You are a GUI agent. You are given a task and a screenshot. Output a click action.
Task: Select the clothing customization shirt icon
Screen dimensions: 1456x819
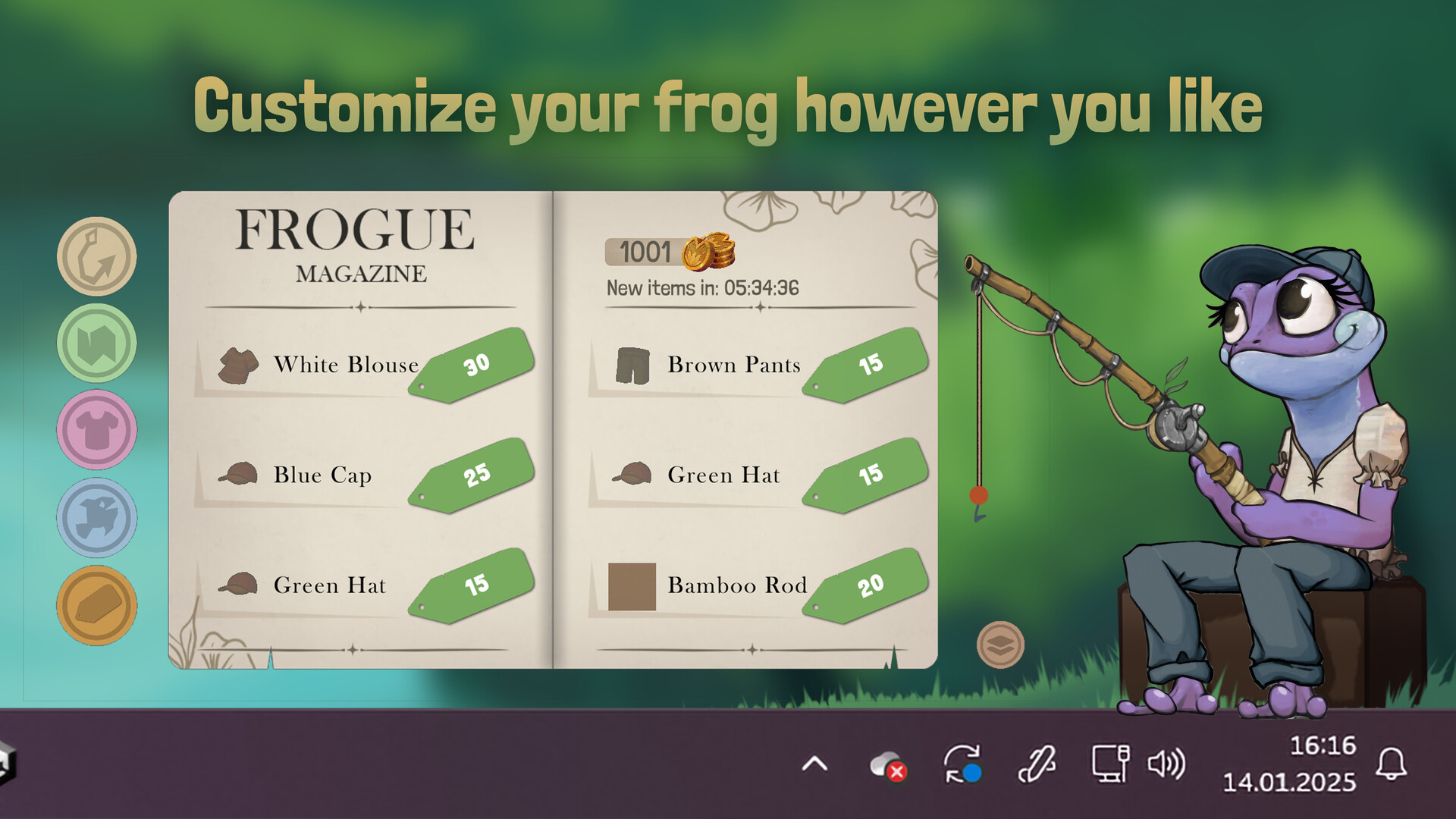point(96,429)
